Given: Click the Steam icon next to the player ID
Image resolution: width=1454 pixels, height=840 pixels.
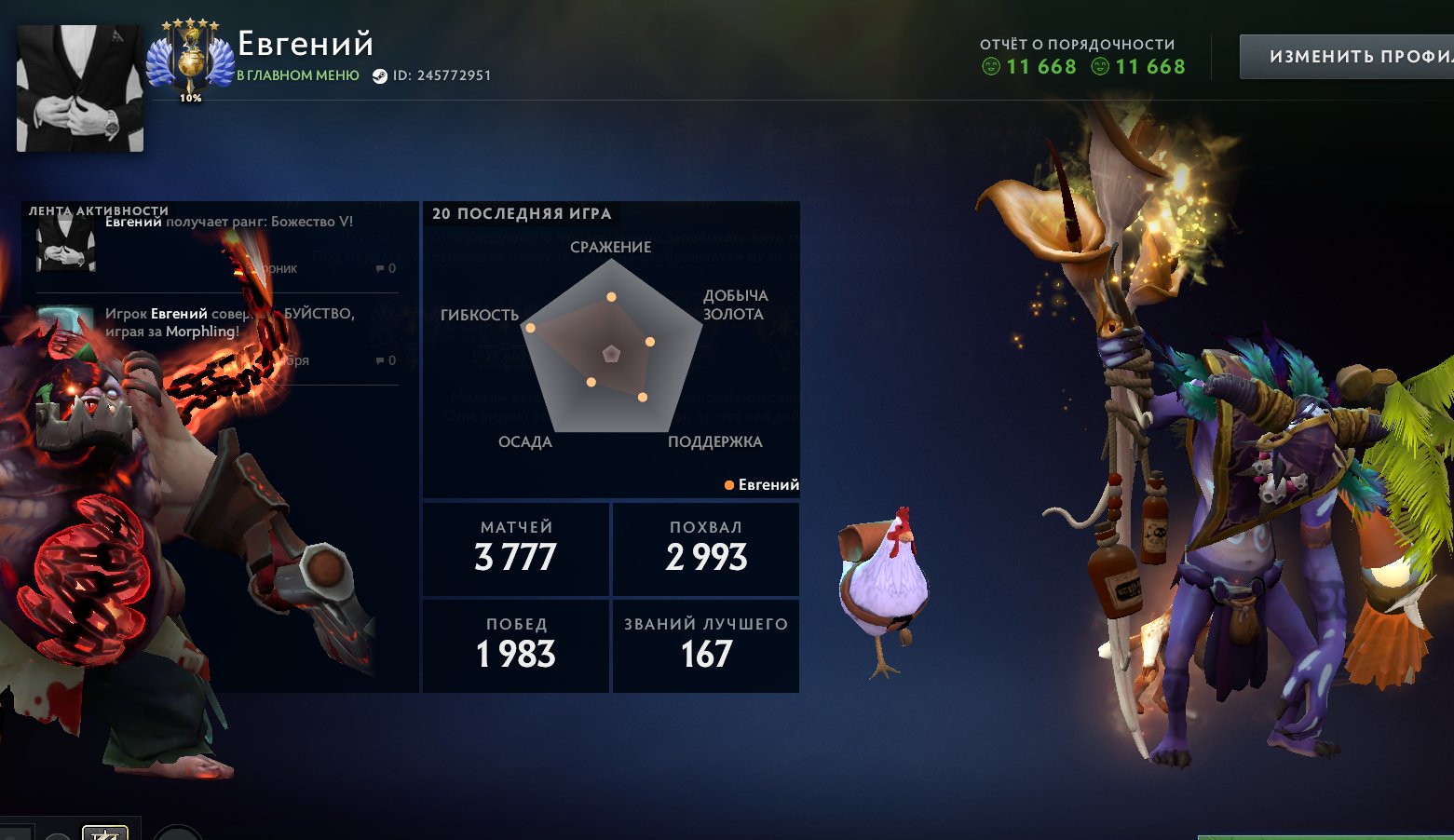Looking at the screenshot, I should [380, 75].
